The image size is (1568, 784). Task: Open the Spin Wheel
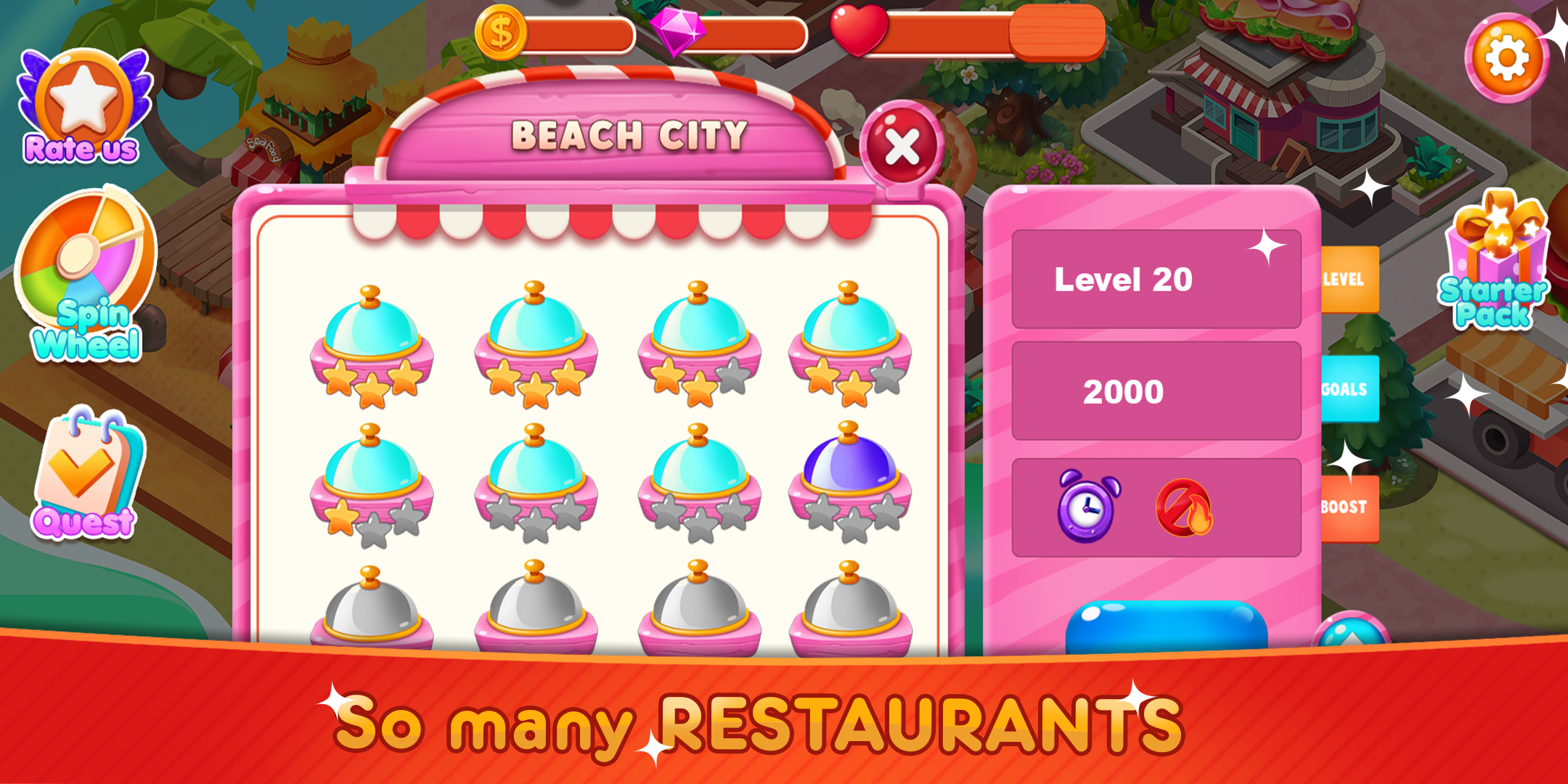coord(80,261)
